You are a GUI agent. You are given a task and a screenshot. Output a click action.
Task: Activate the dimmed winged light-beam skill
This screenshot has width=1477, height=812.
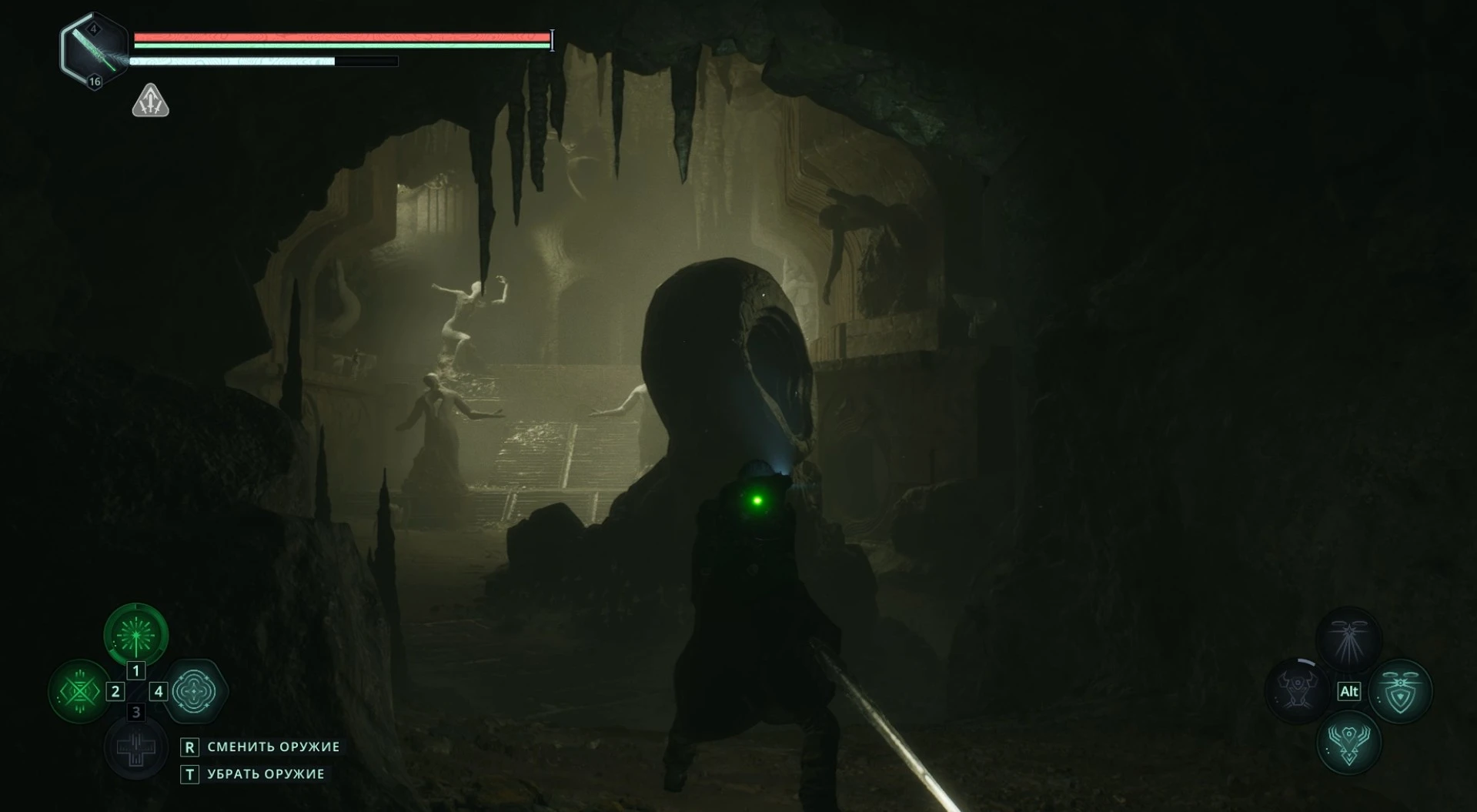(1348, 640)
